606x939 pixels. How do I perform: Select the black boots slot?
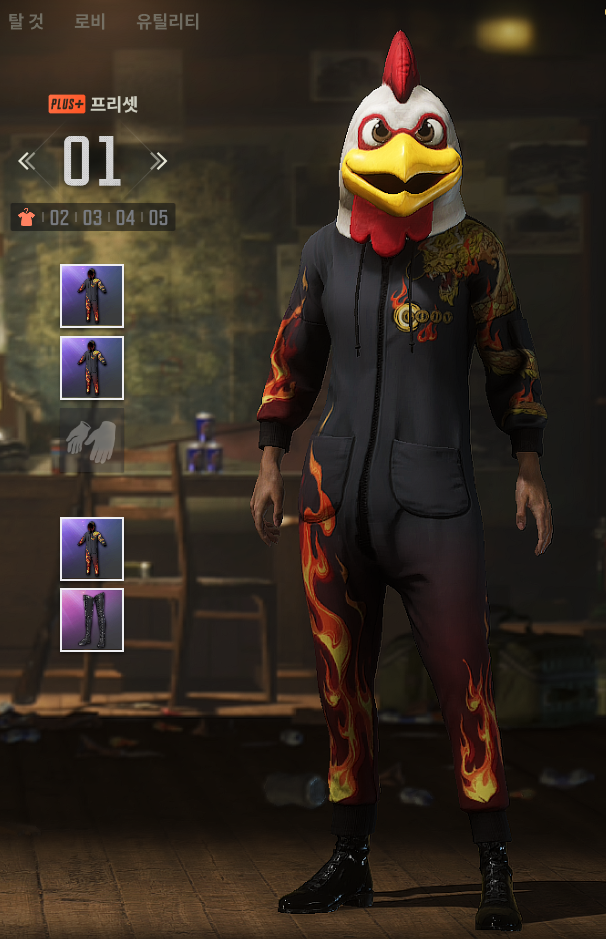click(x=92, y=620)
